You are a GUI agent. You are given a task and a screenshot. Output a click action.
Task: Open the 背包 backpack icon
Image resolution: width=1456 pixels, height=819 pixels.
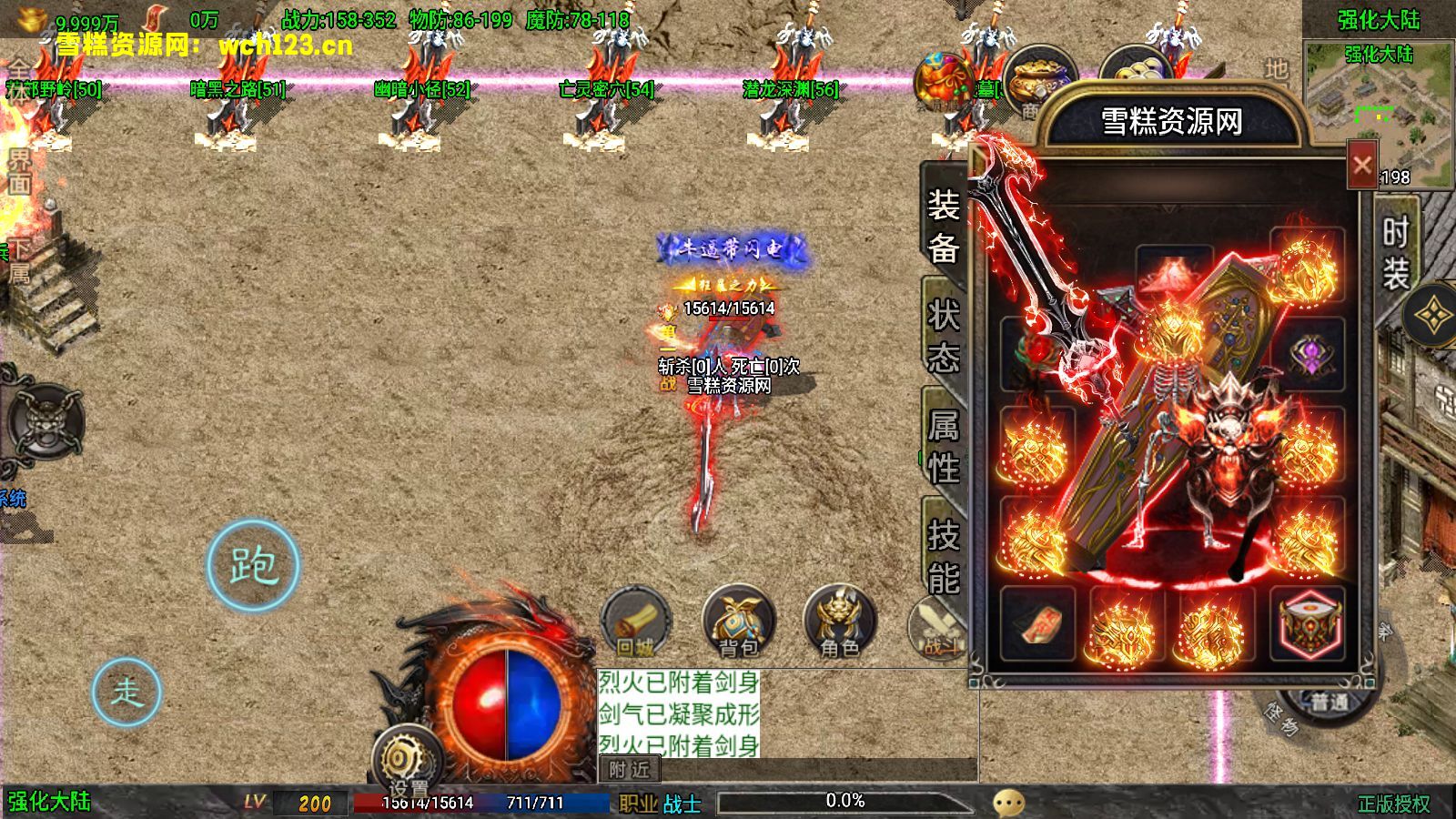click(x=739, y=623)
